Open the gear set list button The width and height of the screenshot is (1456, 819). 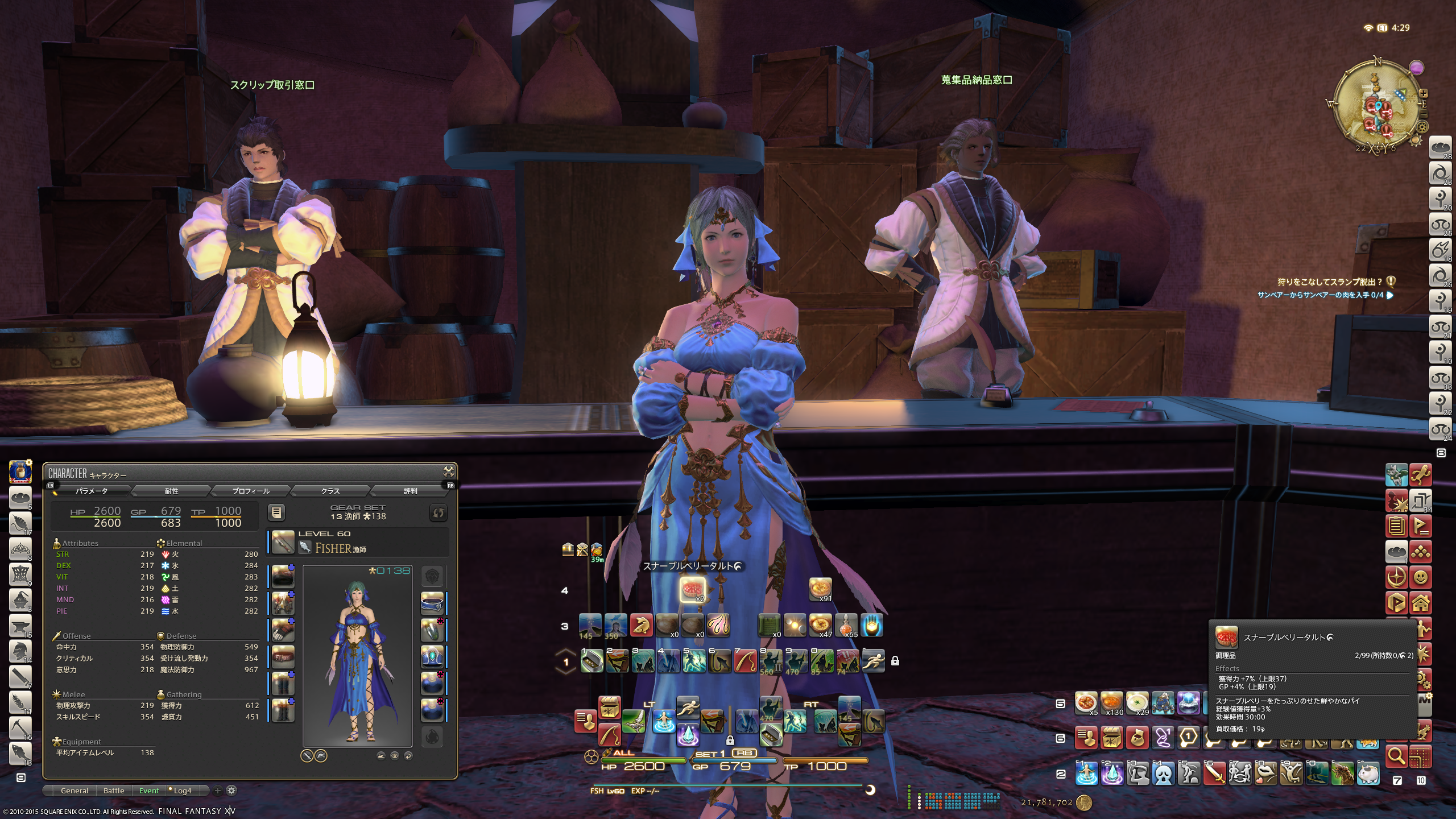point(276,512)
